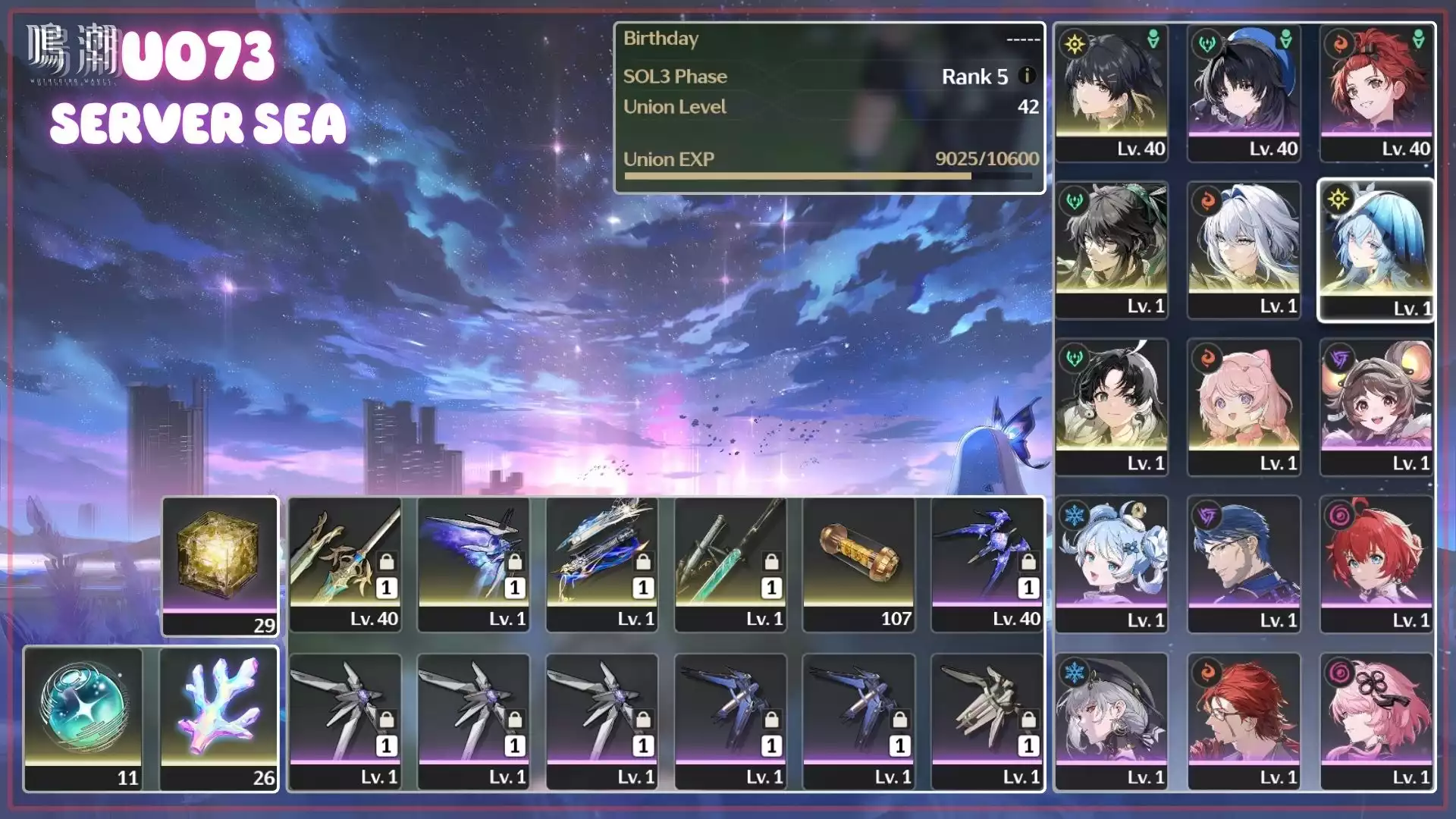The height and width of the screenshot is (819, 1456).
Task: Choose the black-haired Lv. 40 Spectro character
Action: click(x=1111, y=93)
